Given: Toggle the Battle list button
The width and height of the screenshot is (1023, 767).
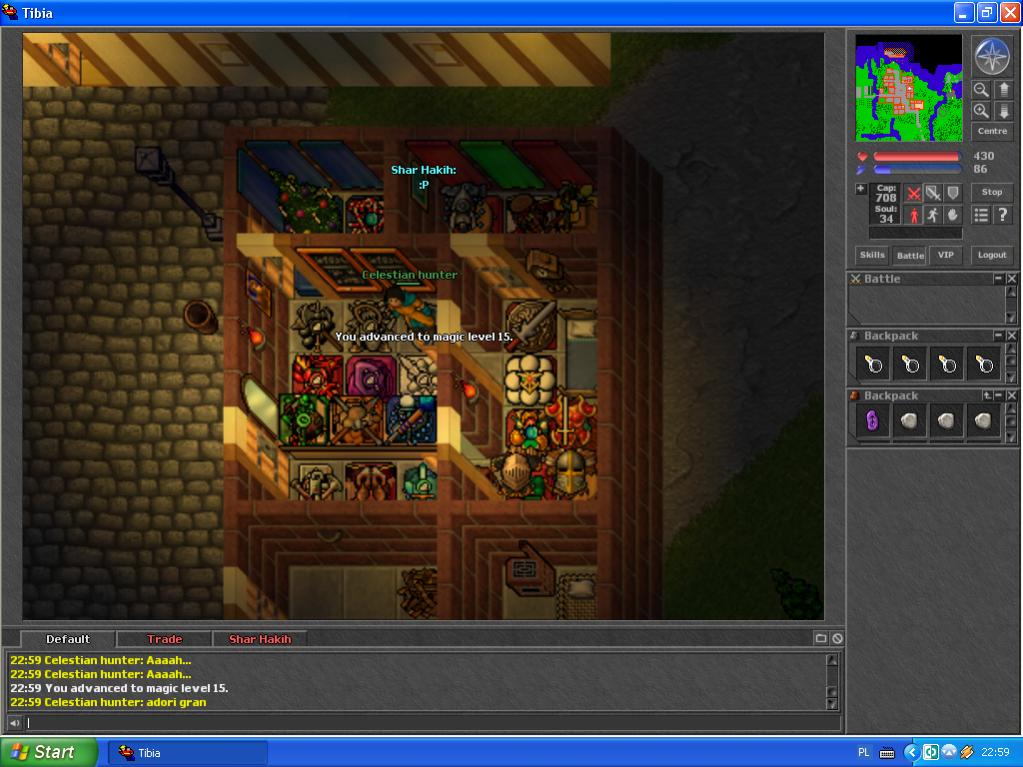Looking at the screenshot, I should (x=909, y=255).
